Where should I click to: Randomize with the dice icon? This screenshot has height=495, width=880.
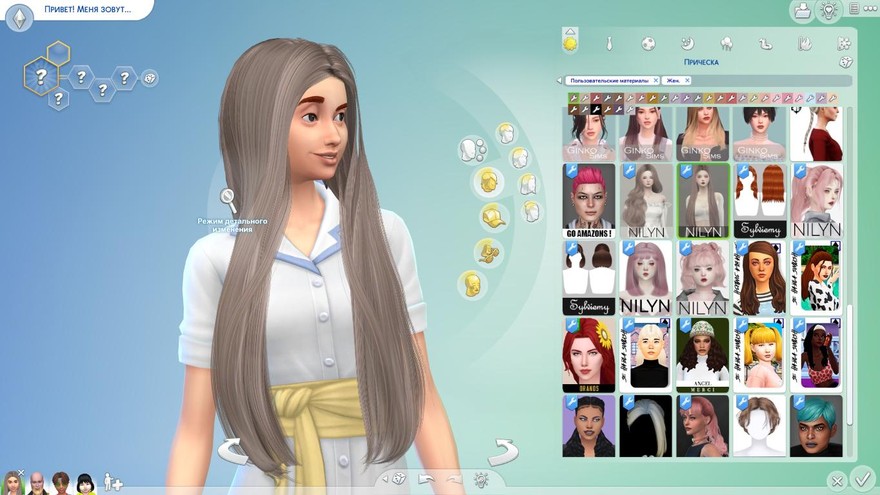[399, 479]
